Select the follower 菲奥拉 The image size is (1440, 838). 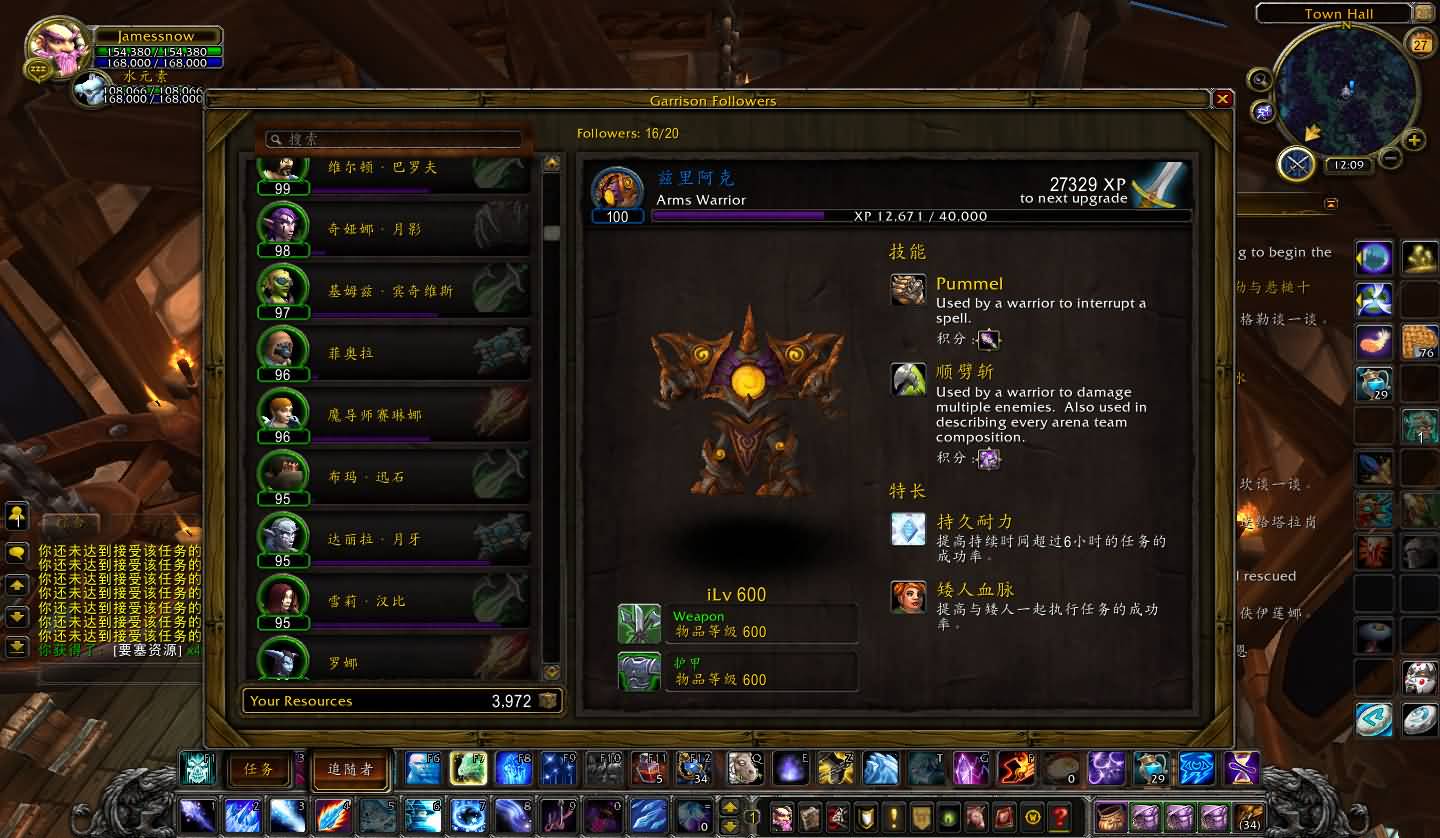pyautogui.click(x=393, y=353)
